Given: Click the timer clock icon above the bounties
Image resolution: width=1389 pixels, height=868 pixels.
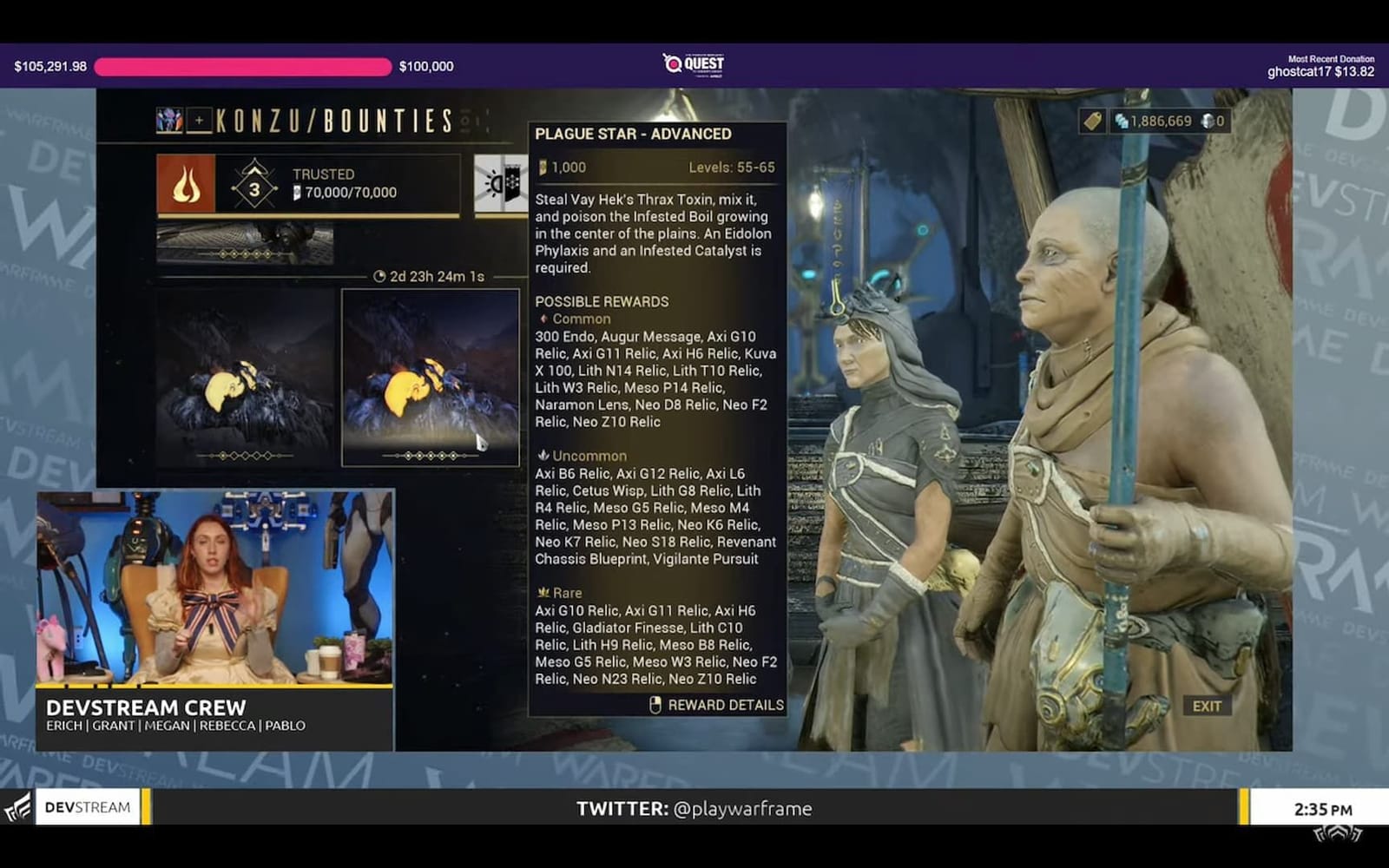Looking at the screenshot, I should tap(380, 274).
